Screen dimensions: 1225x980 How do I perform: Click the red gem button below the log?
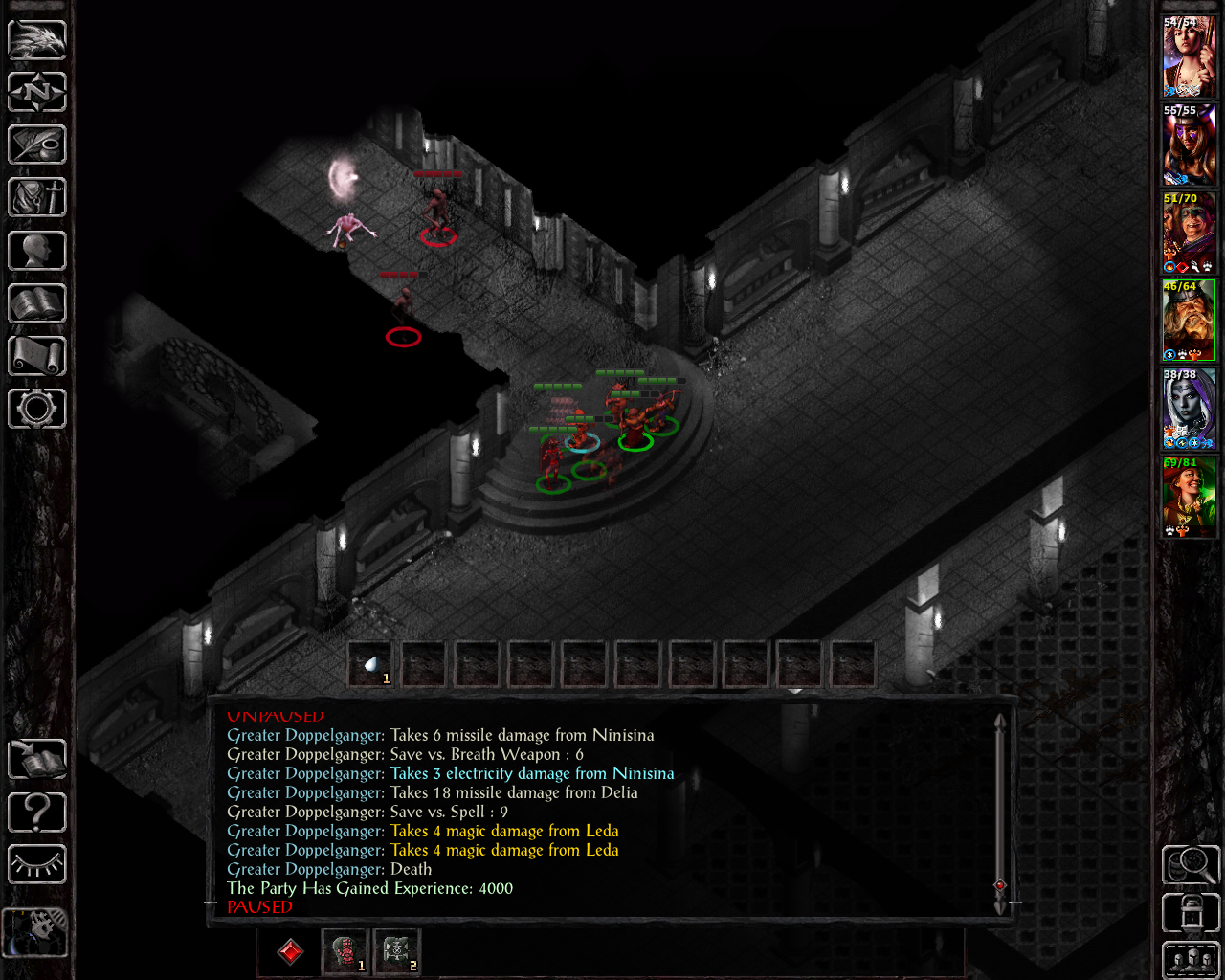(290, 951)
